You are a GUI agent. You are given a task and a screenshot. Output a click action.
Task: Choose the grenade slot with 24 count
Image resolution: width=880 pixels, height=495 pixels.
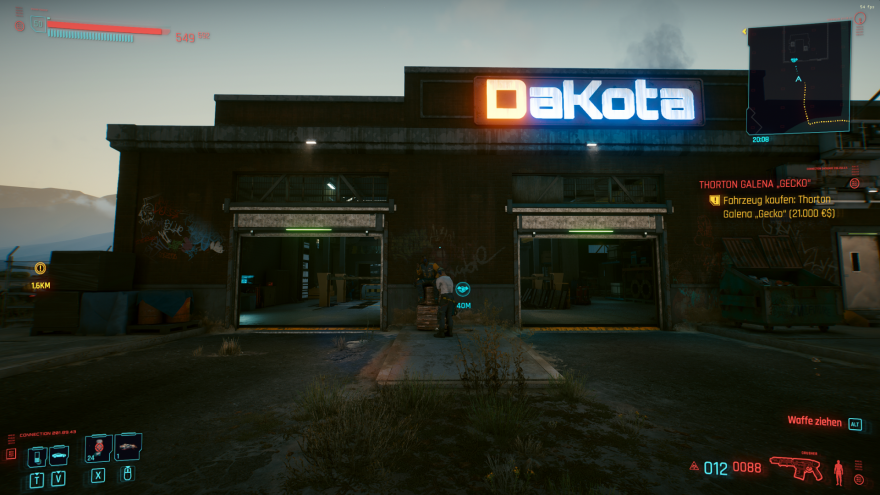[x=98, y=449]
